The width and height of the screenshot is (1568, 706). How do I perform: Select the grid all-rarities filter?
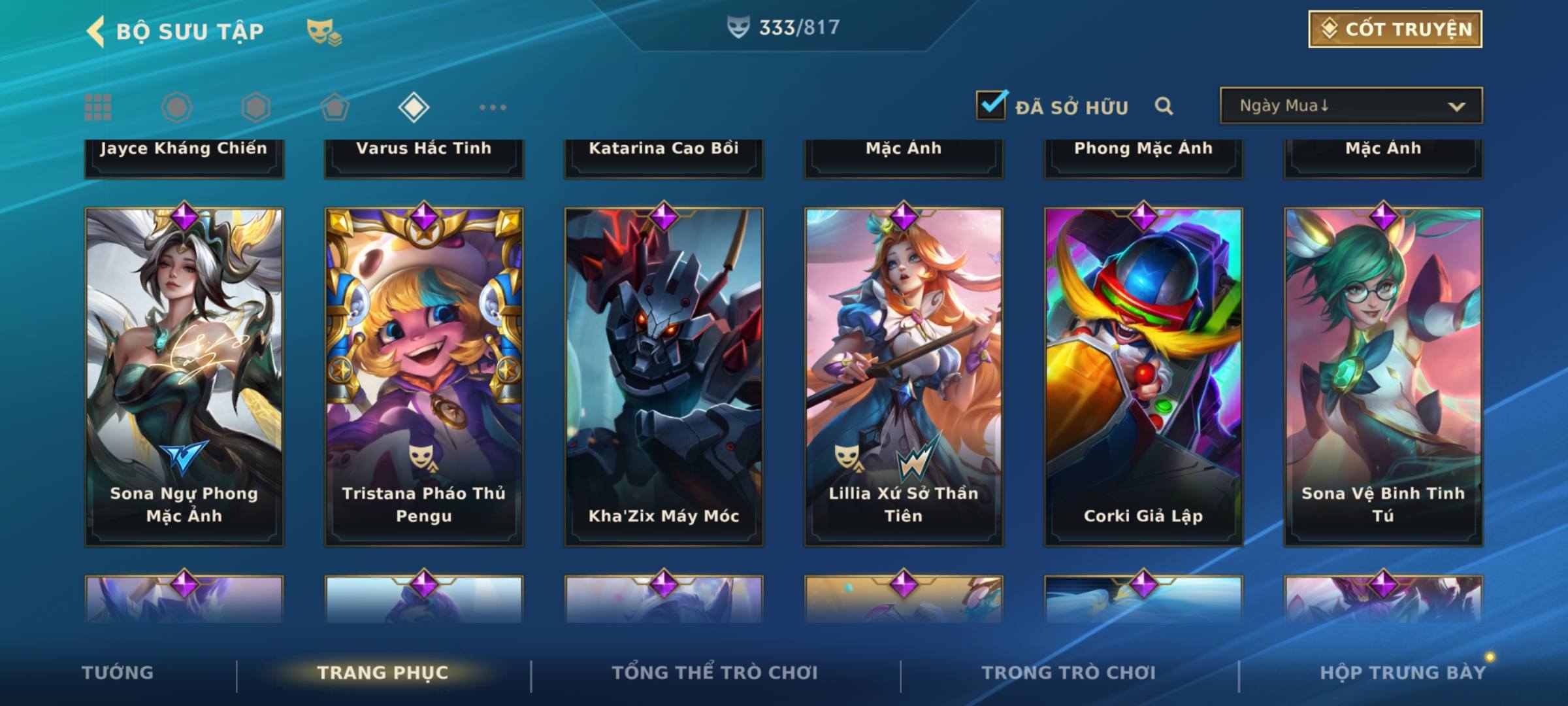point(98,107)
